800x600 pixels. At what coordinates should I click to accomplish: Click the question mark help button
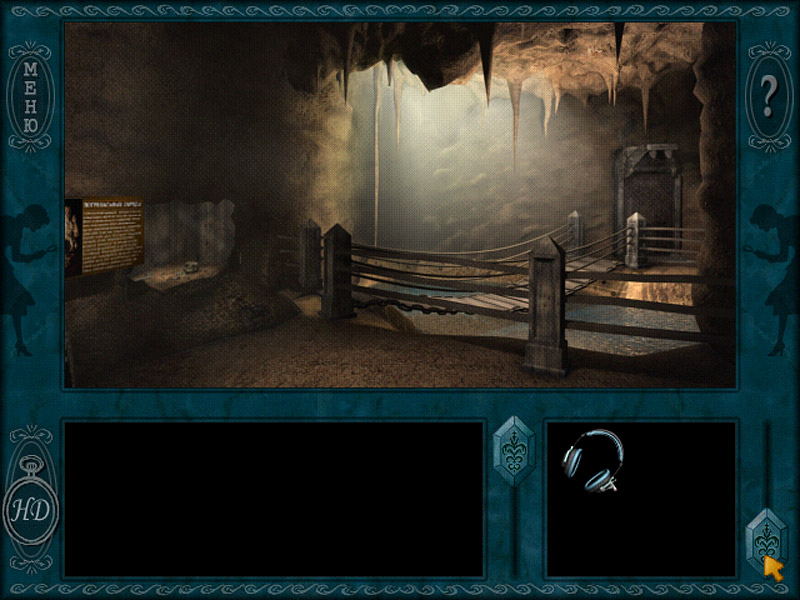pos(768,96)
